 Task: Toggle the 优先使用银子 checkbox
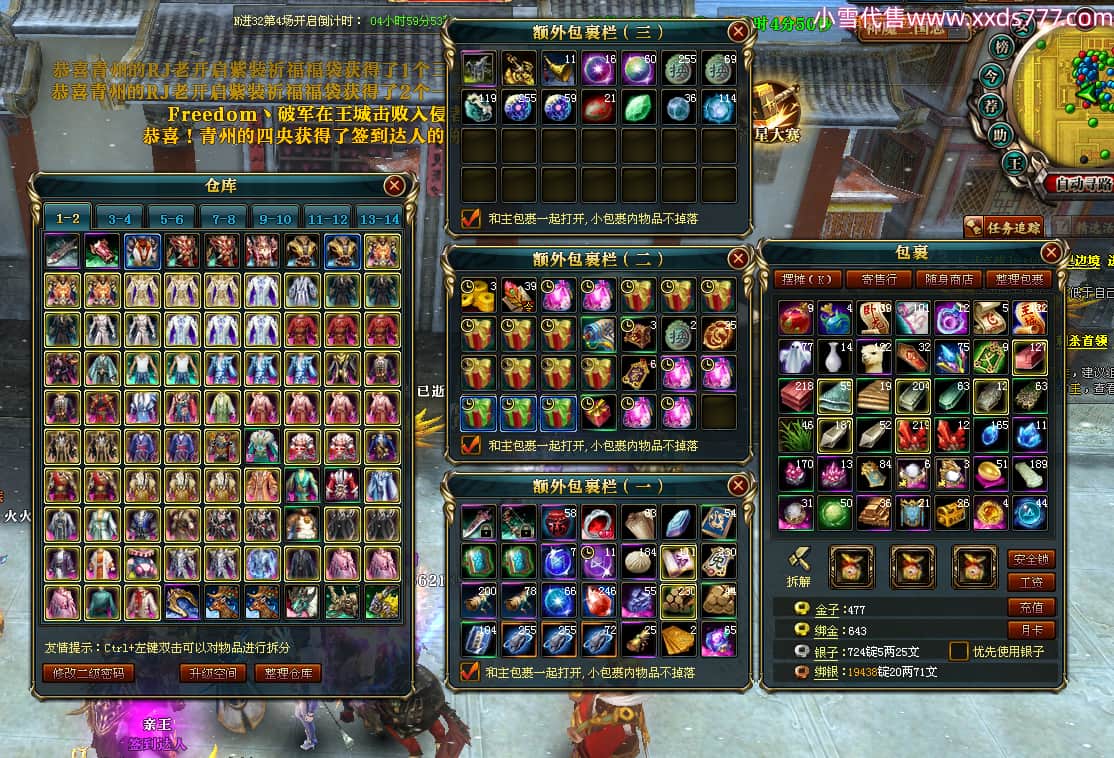click(x=959, y=651)
